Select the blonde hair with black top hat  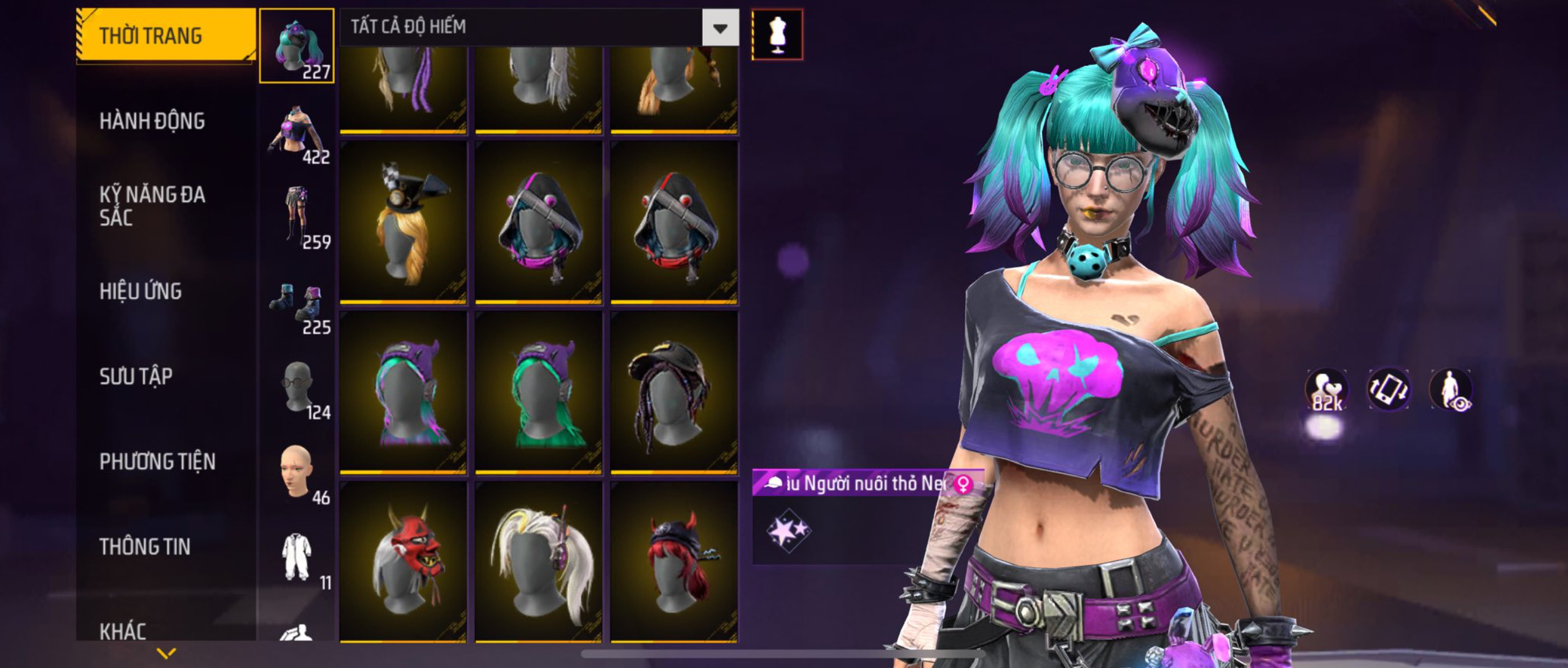403,222
